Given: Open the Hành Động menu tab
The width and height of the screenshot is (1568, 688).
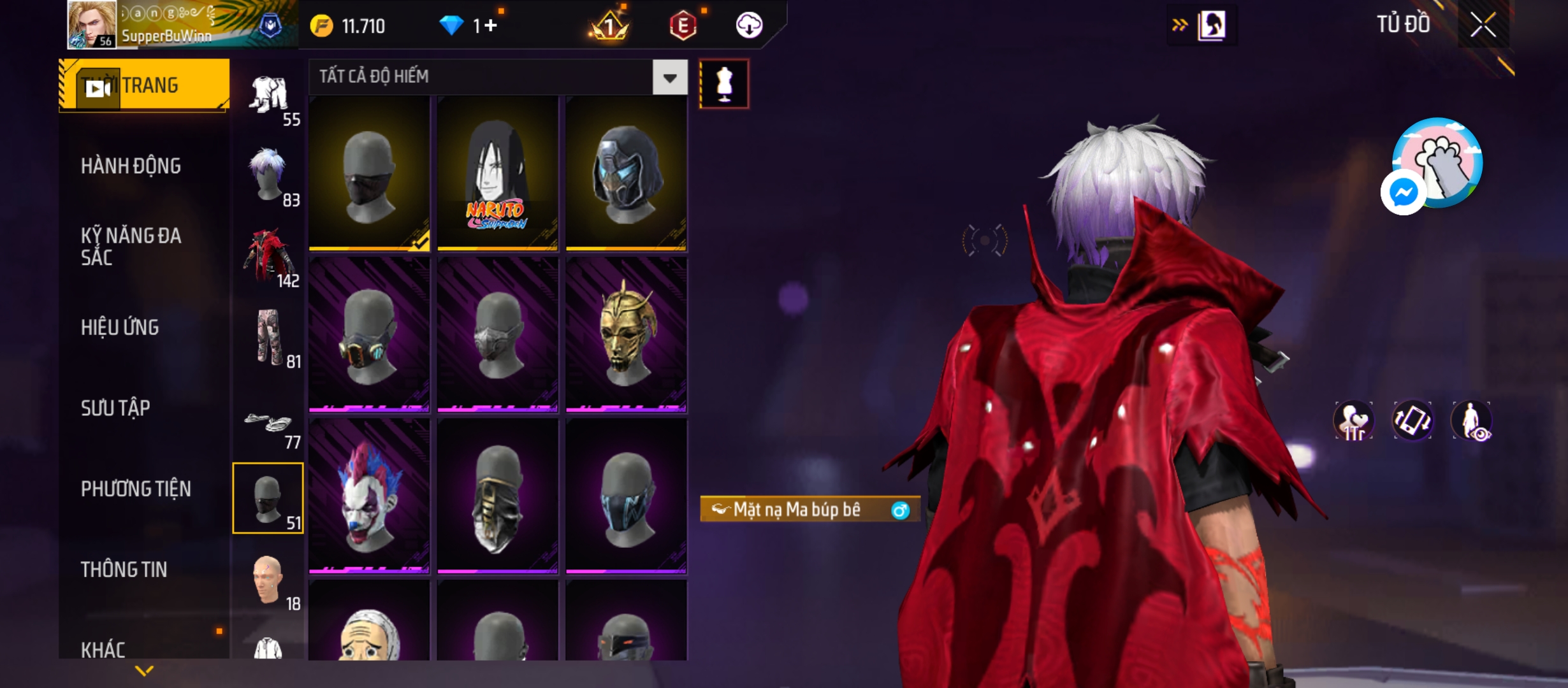Looking at the screenshot, I should tap(131, 166).
